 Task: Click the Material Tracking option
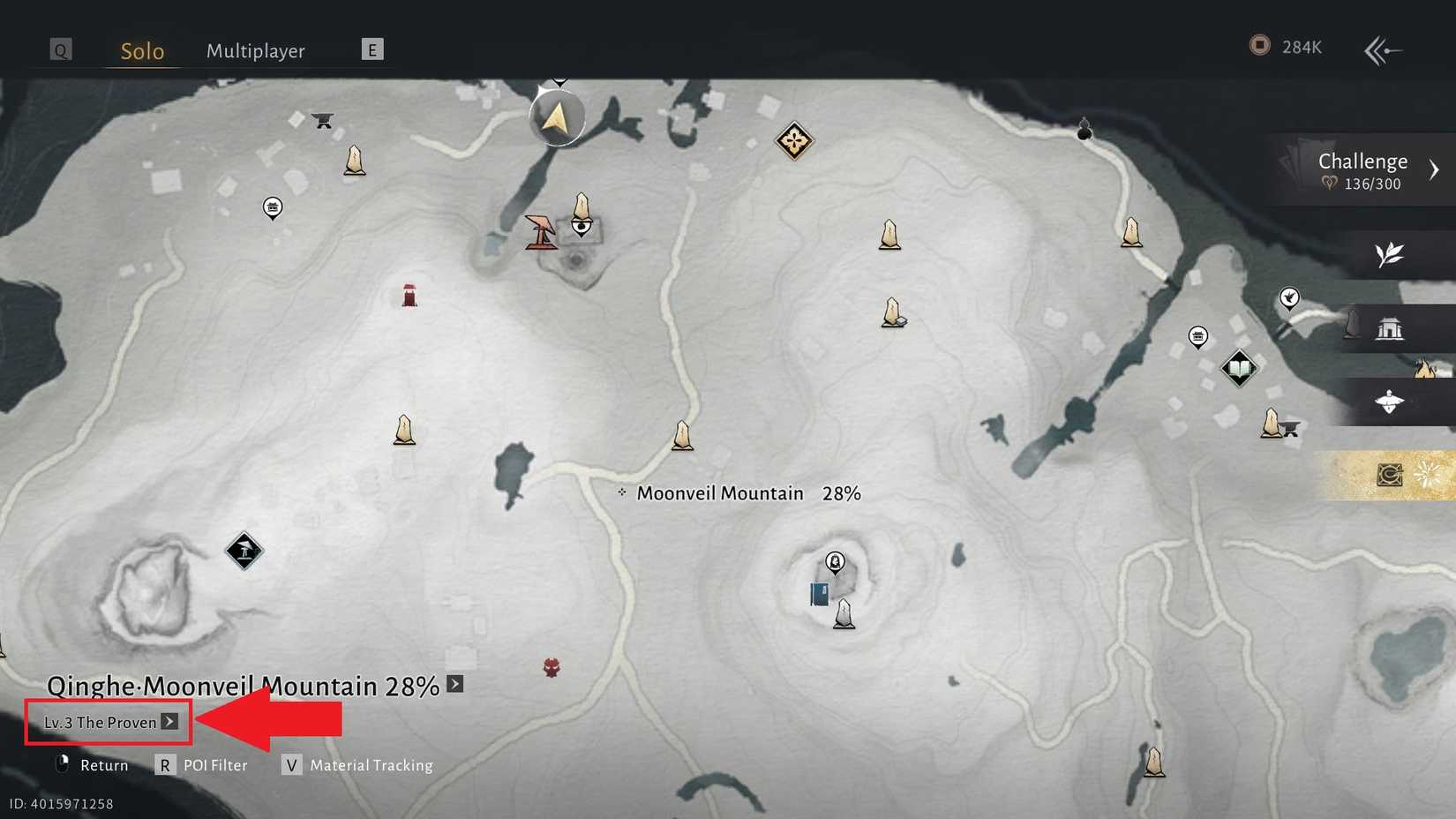point(370,765)
